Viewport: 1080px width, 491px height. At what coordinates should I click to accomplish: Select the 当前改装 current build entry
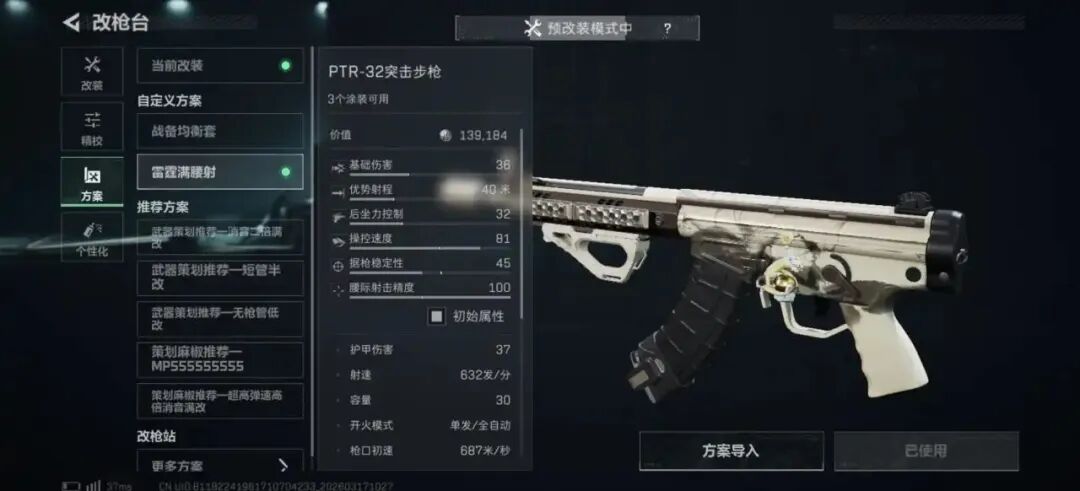220,66
